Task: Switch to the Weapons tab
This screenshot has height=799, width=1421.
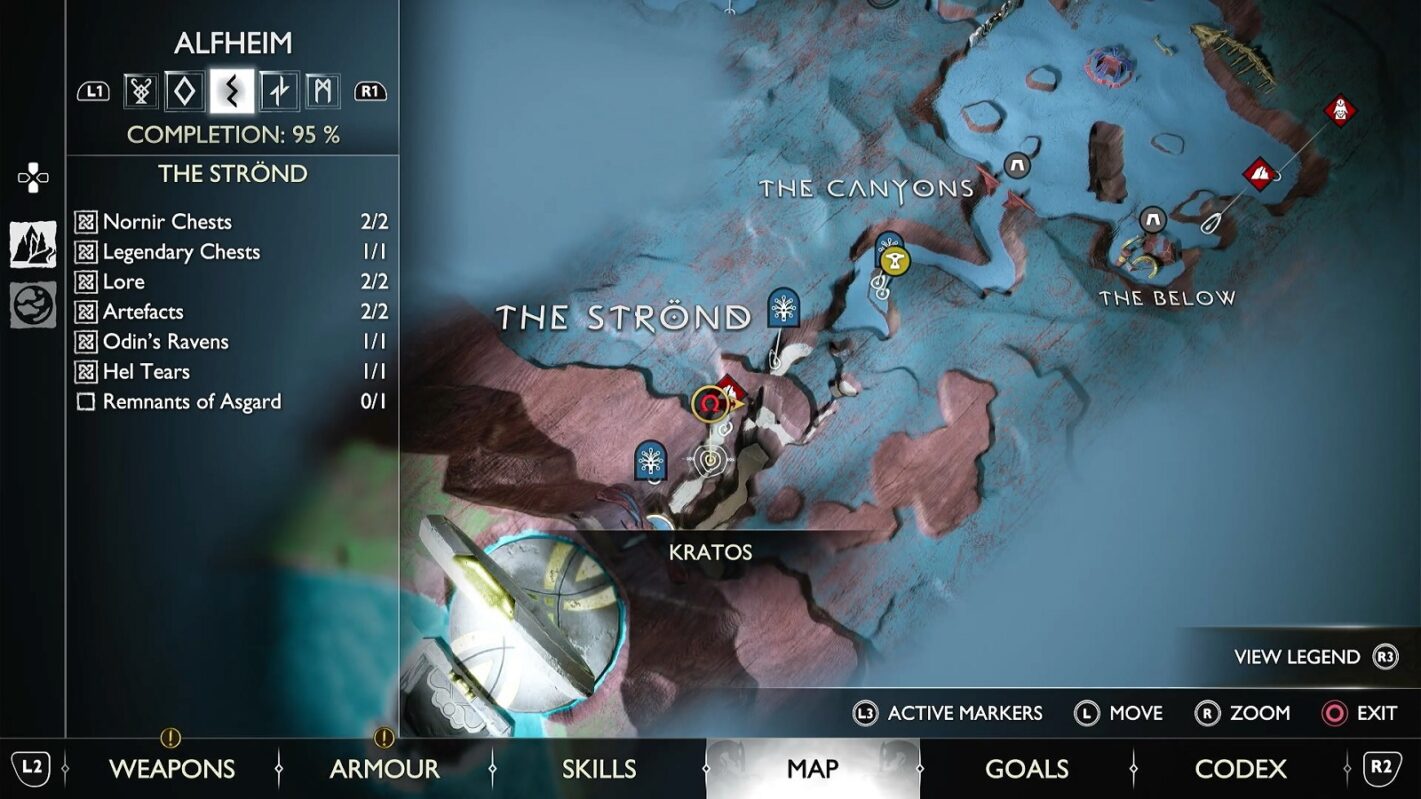Action: pos(171,768)
